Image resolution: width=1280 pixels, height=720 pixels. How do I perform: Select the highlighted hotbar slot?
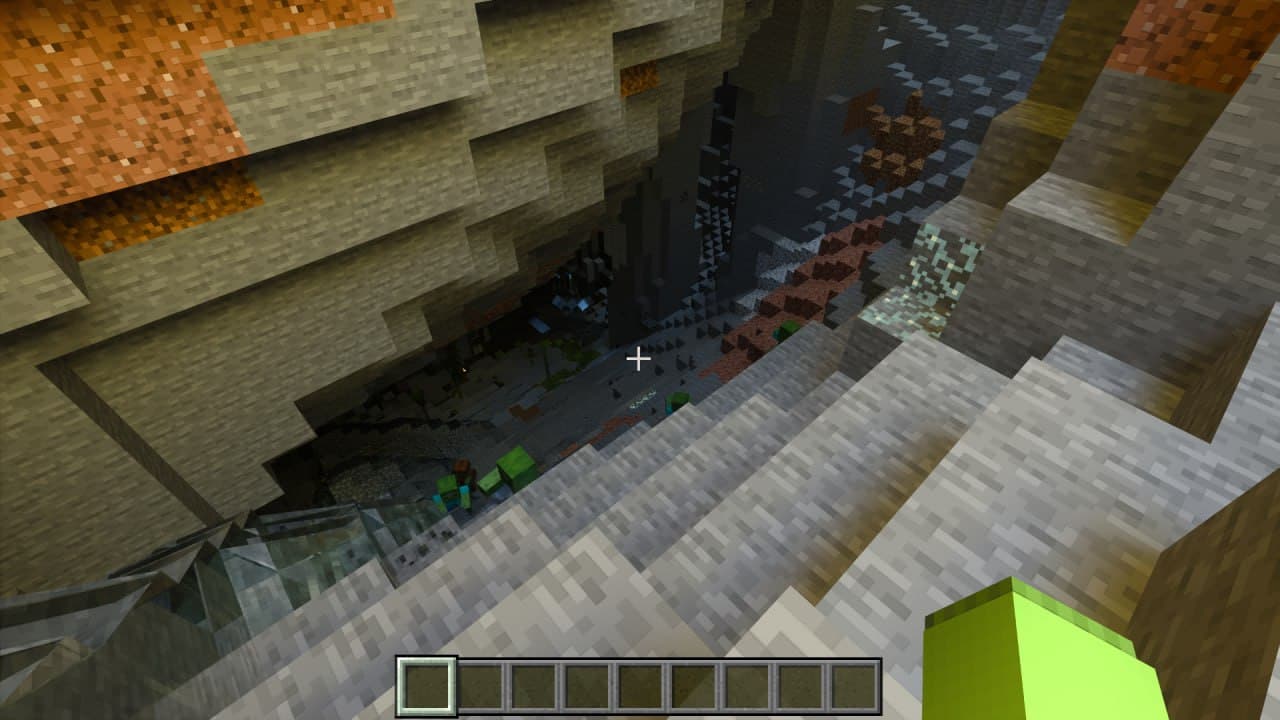(x=427, y=687)
